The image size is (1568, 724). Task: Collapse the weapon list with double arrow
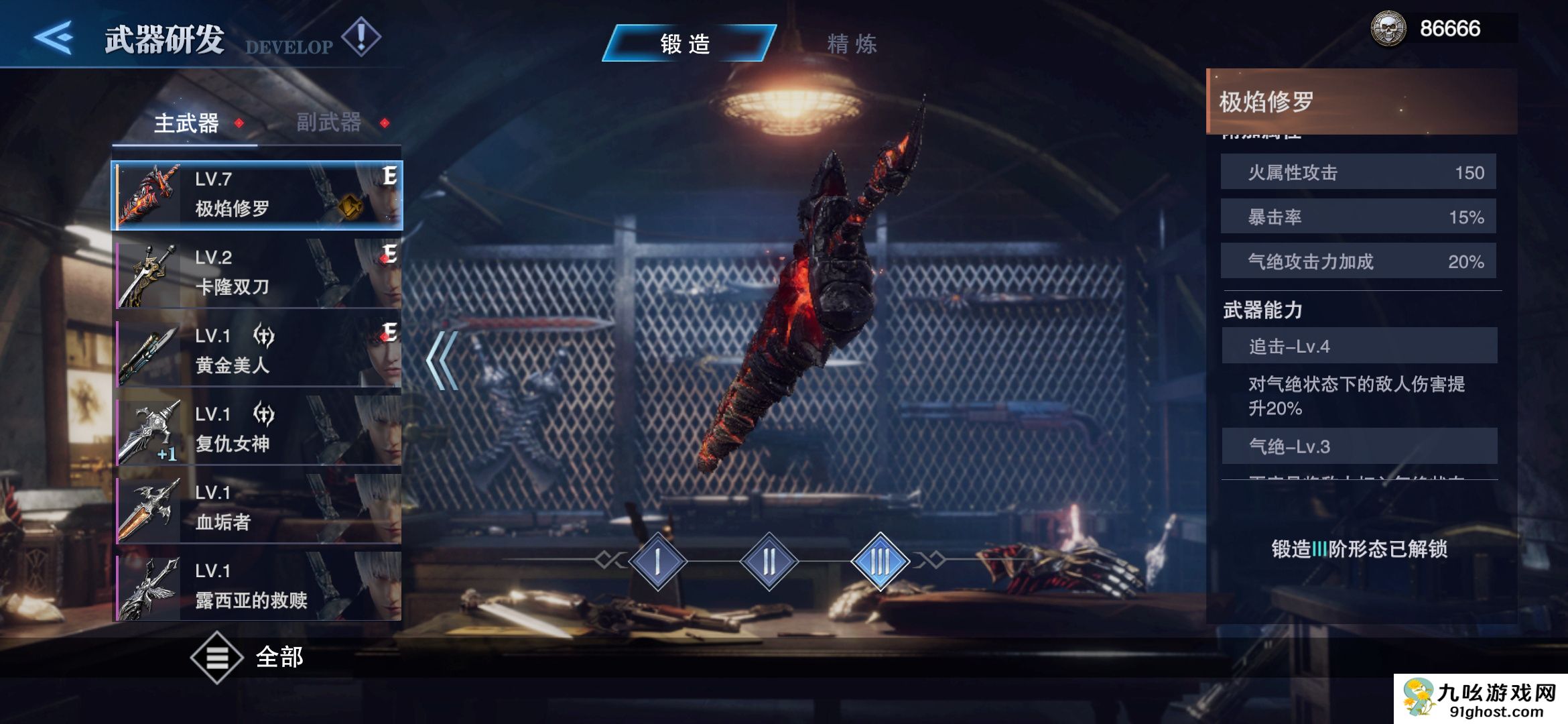point(442,361)
